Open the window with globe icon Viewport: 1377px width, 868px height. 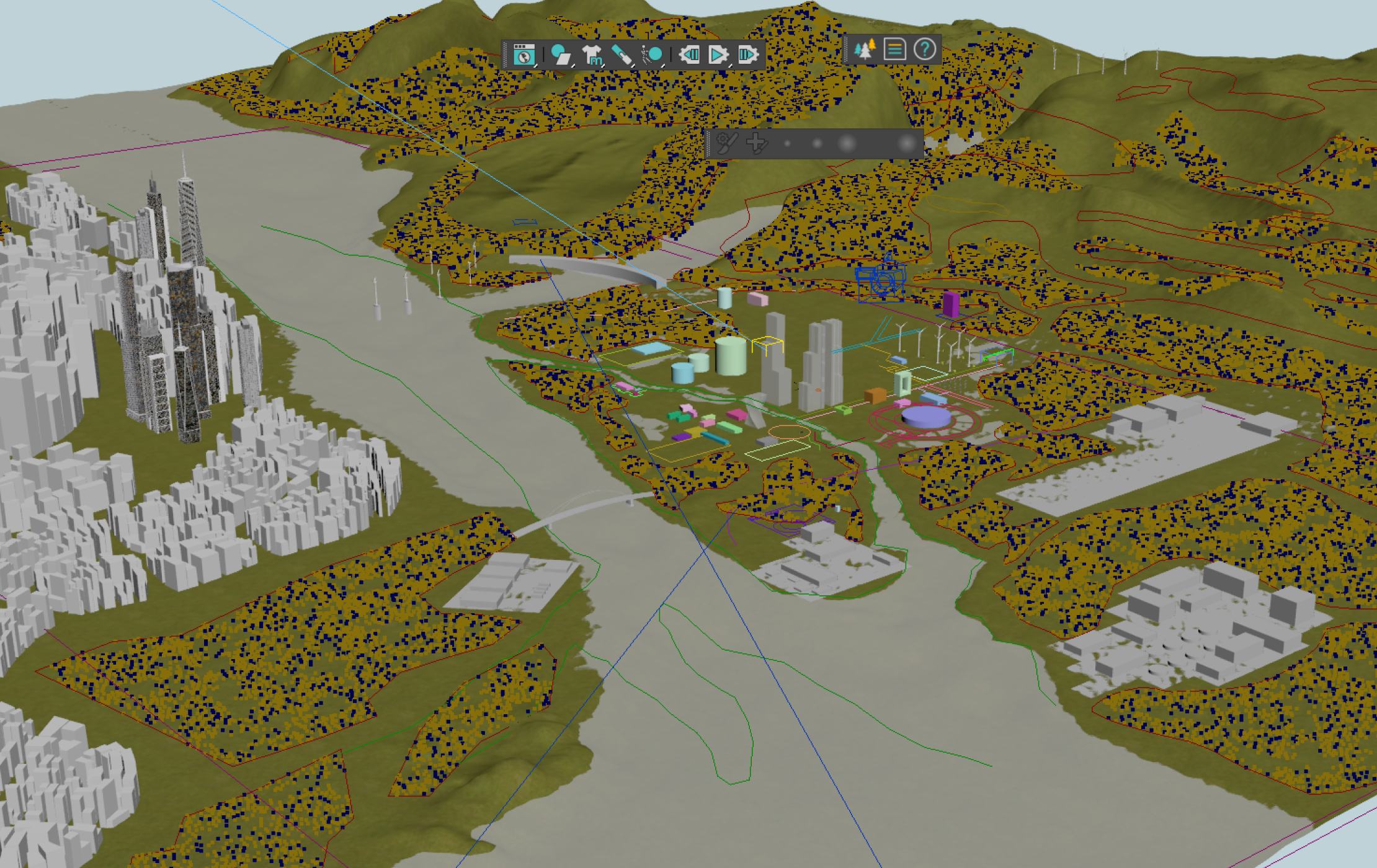(524, 55)
